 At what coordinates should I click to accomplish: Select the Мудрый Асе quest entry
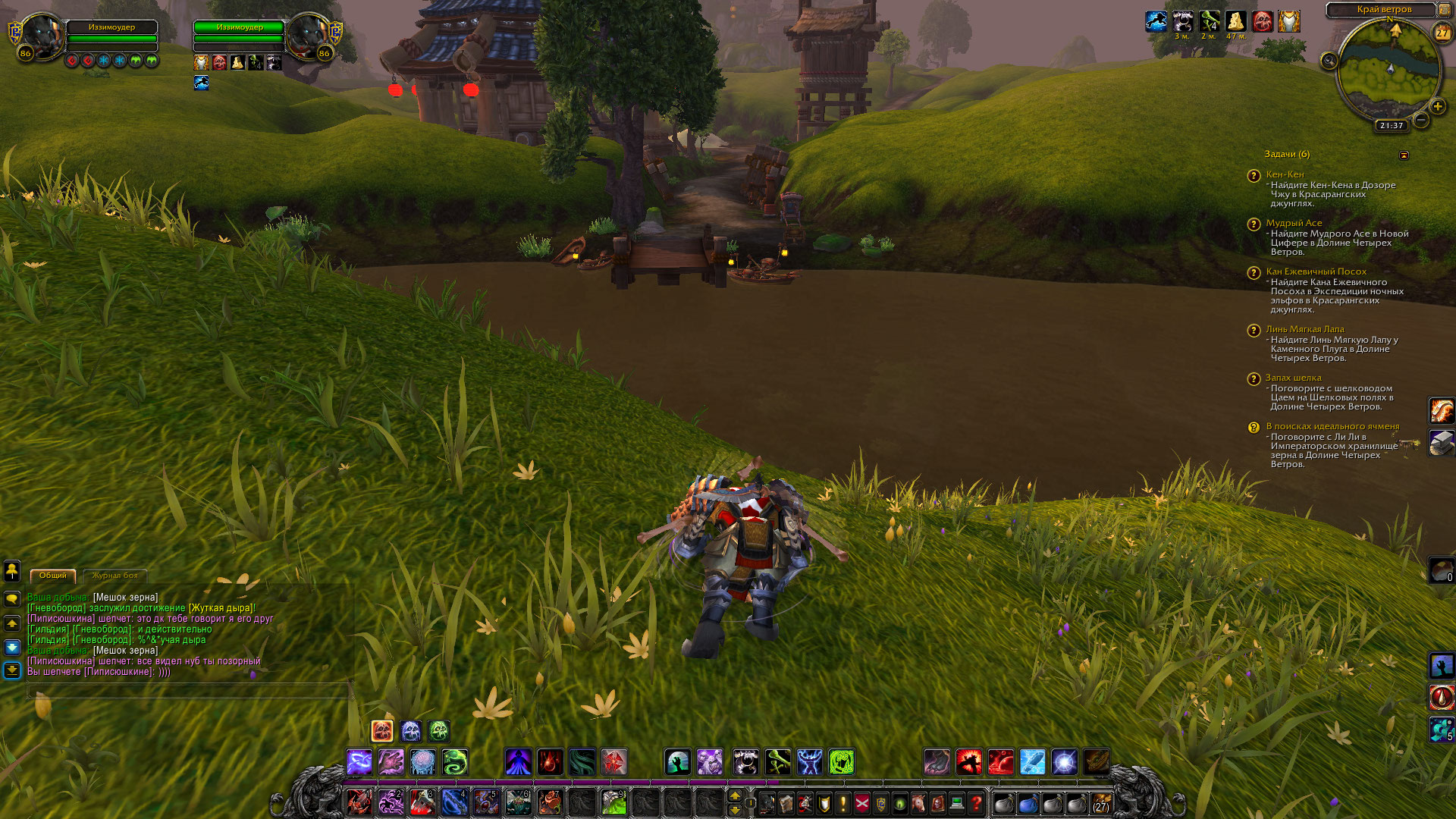pyautogui.click(x=1294, y=223)
